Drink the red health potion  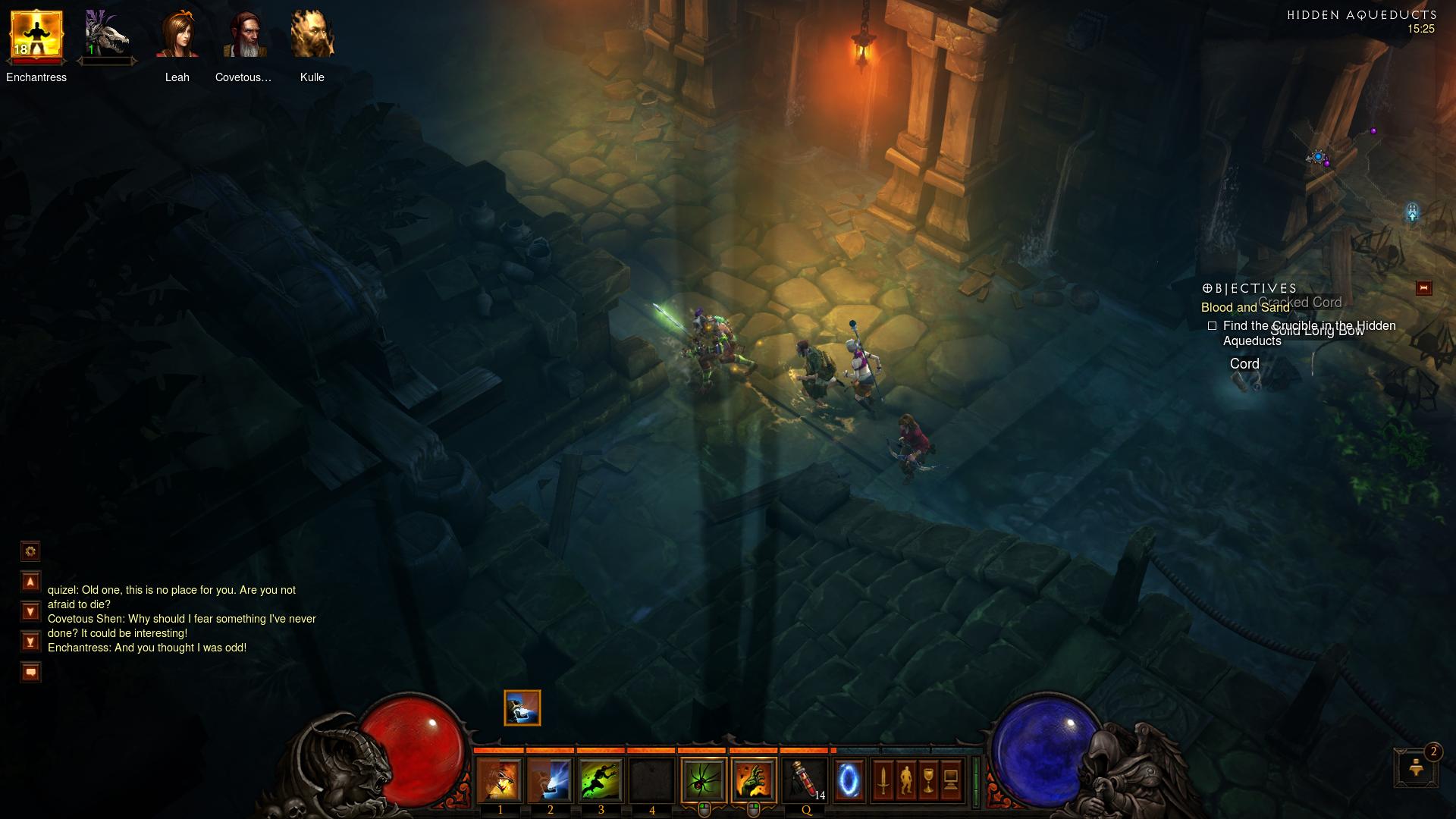coord(805,780)
